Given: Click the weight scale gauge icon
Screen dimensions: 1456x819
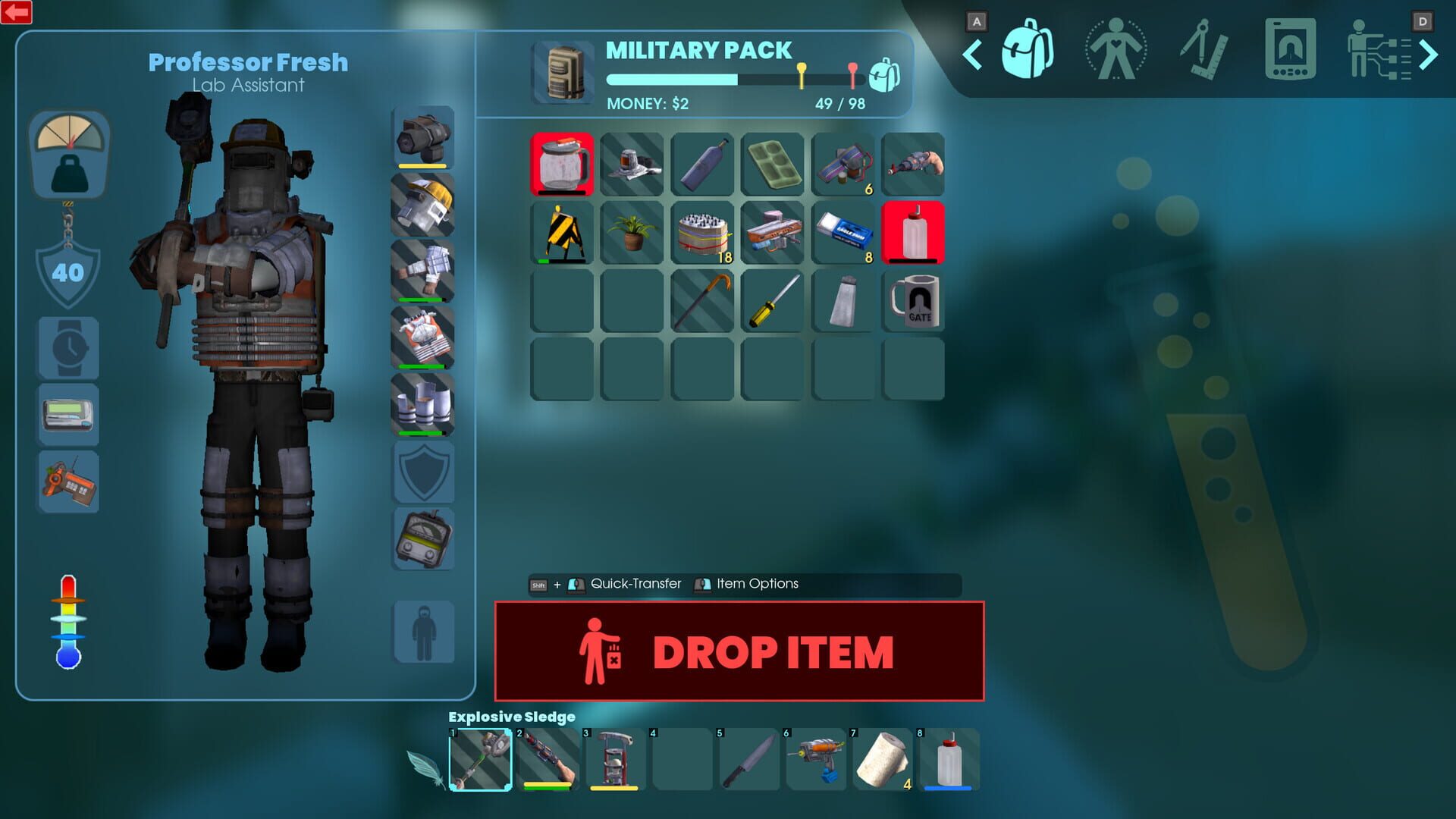Looking at the screenshot, I should click(68, 154).
